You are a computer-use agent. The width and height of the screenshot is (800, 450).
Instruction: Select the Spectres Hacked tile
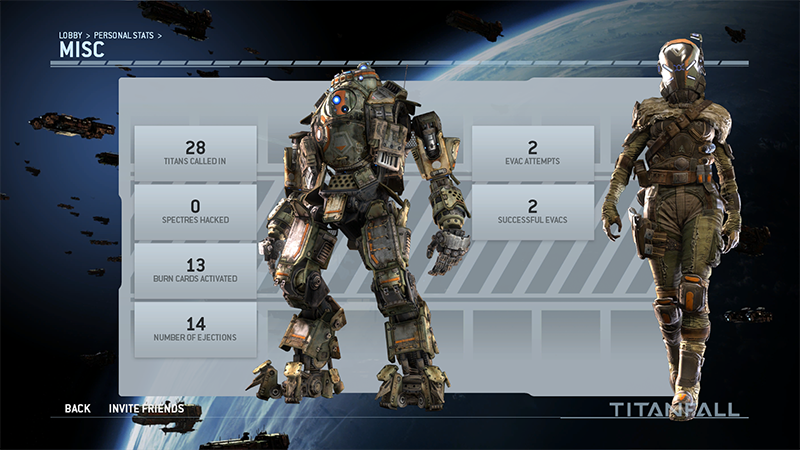[x=195, y=212]
